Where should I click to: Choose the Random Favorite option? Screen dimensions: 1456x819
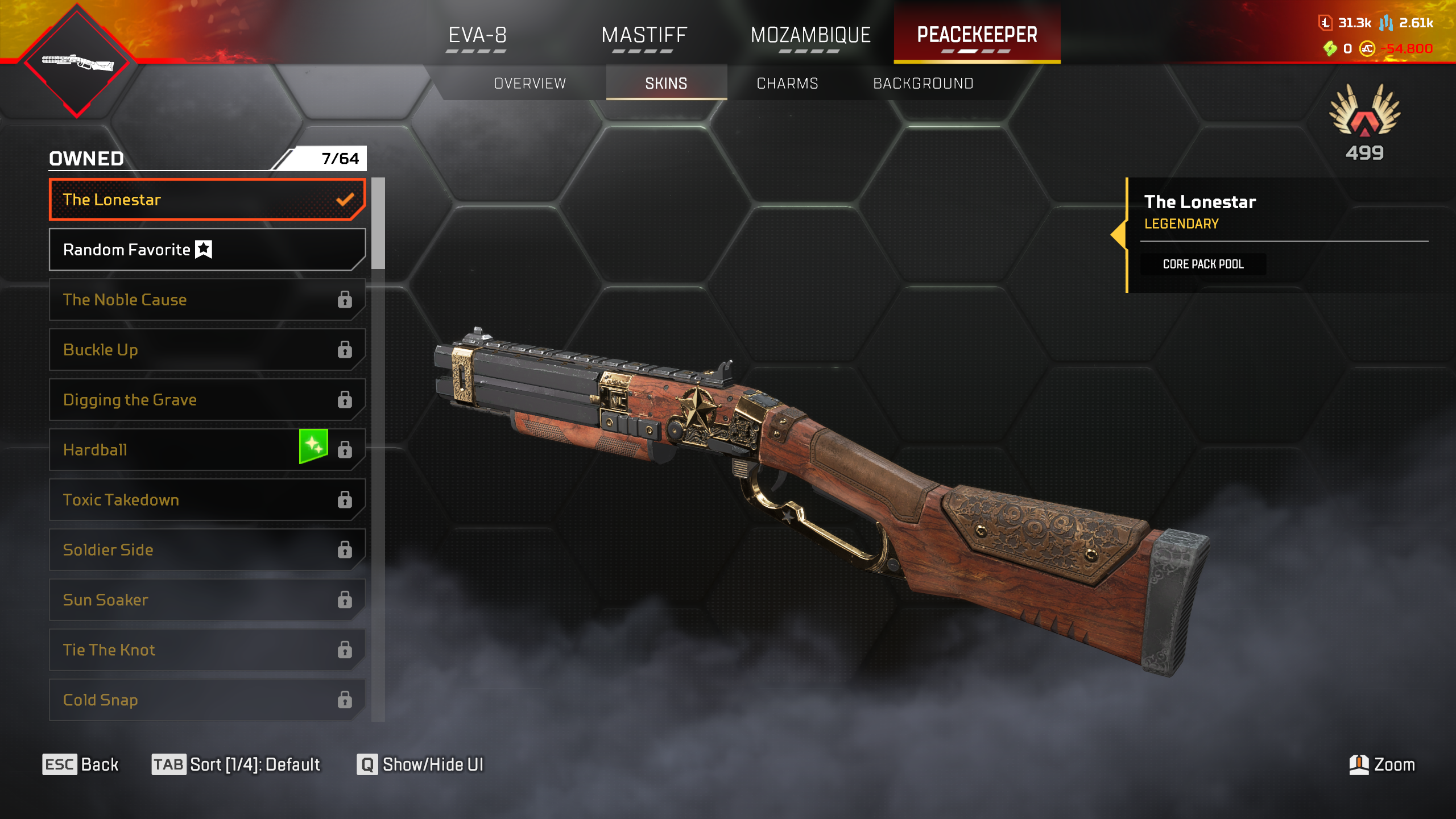click(x=207, y=250)
